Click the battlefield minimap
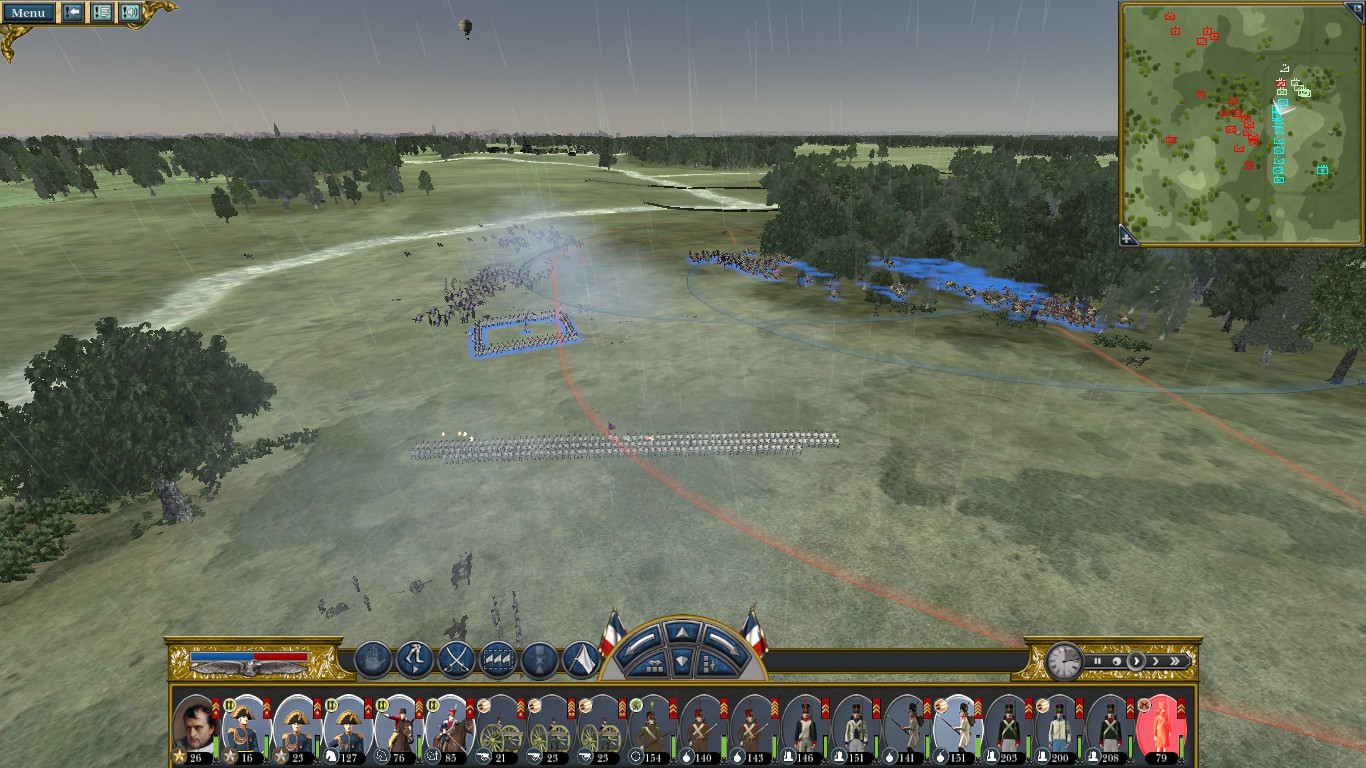Viewport: 1366px width, 768px height. [1242, 122]
